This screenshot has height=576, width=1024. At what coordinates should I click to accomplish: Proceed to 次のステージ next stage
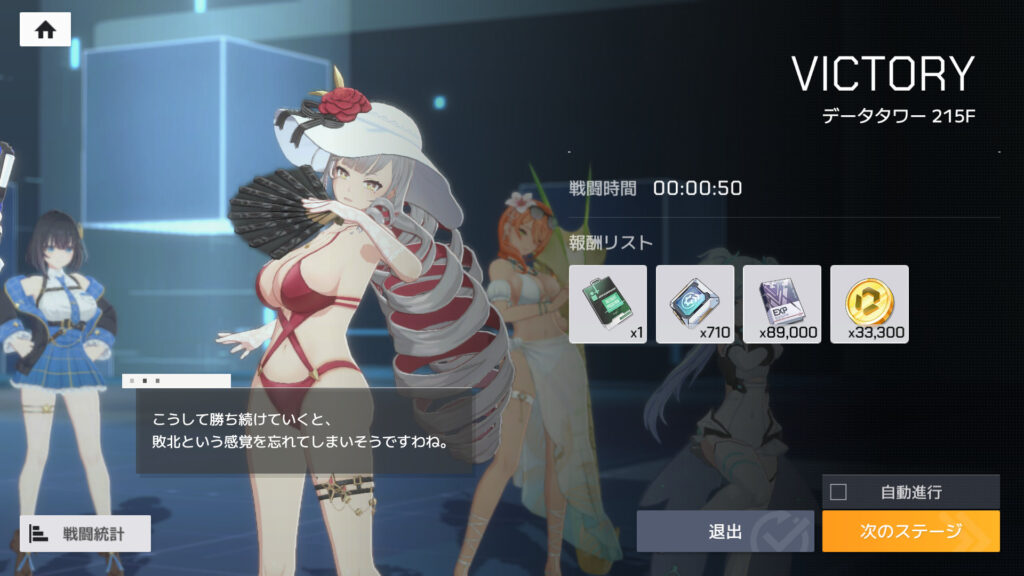pos(910,531)
